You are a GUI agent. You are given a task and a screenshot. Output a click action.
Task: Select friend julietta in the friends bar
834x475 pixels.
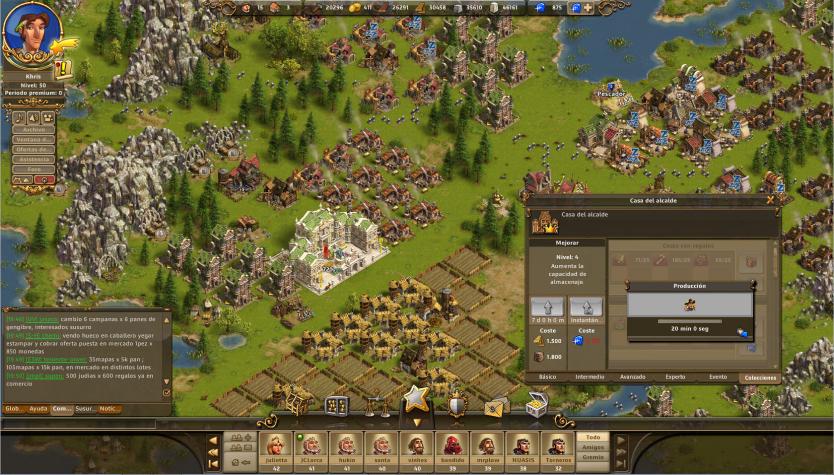pyautogui.click(x=277, y=446)
